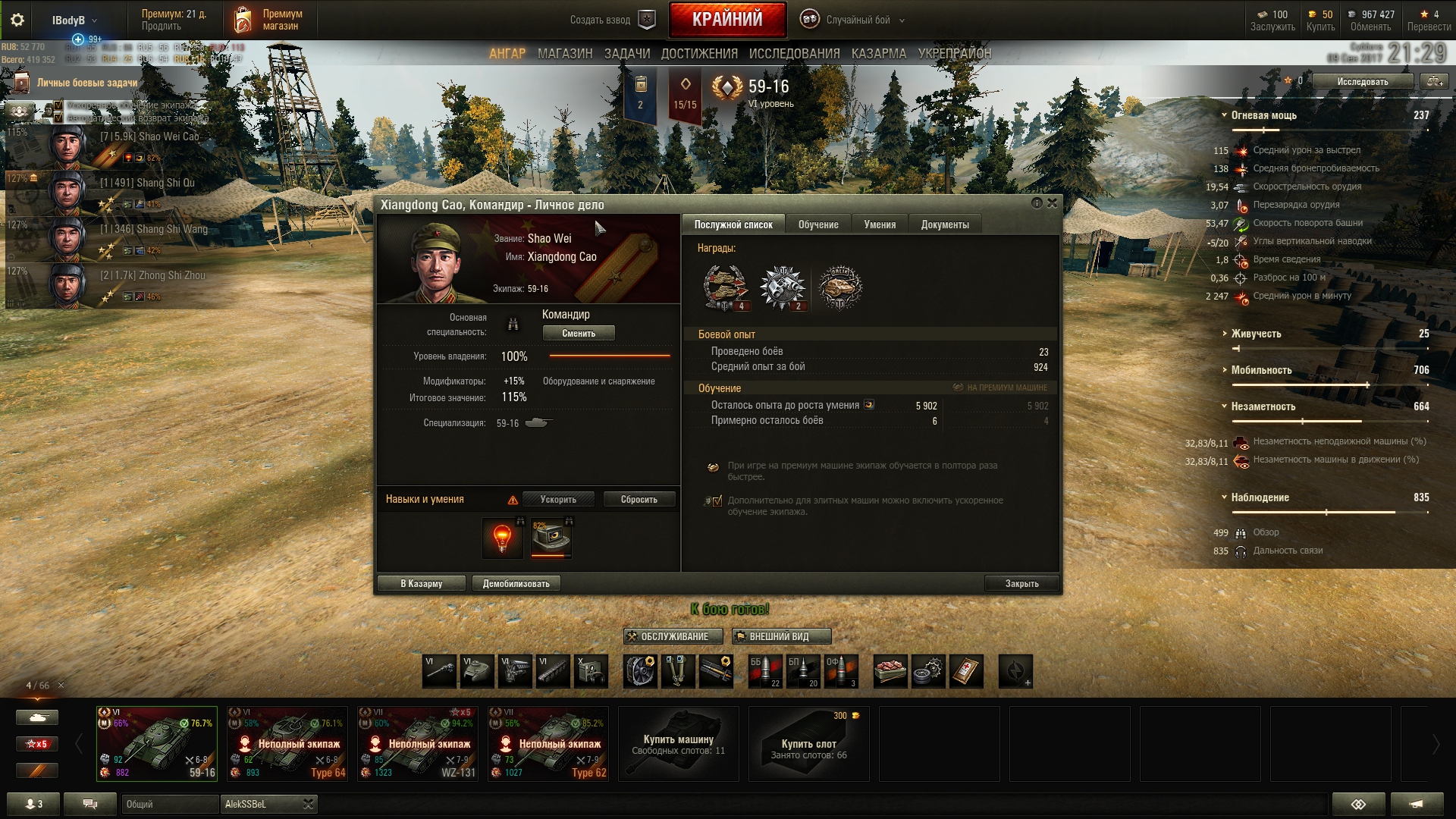Screen dimensions: 1456x819
Task: Switch to the Обучение tab
Action: (817, 224)
